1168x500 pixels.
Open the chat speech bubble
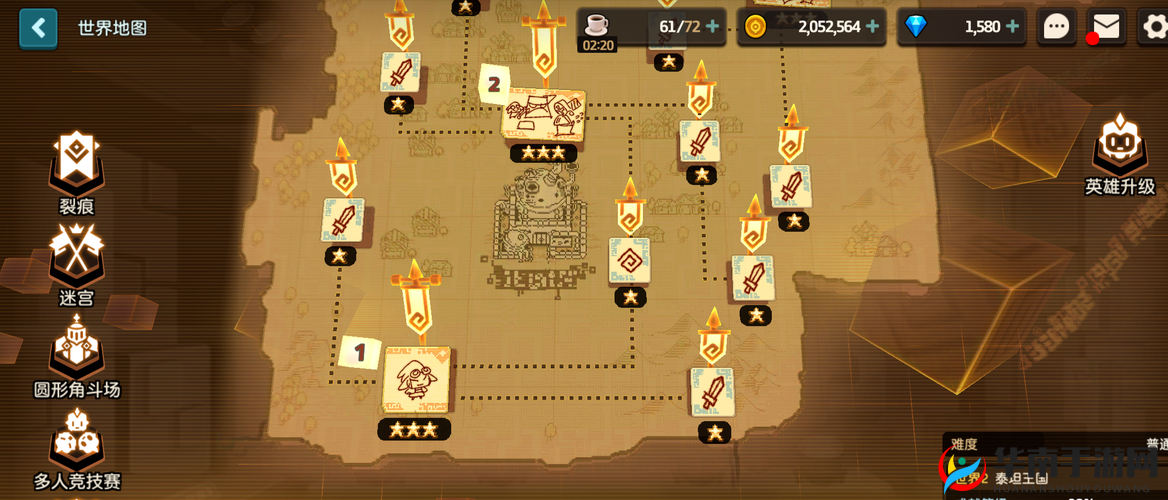pyautogui.click(x=1057, y=27)
